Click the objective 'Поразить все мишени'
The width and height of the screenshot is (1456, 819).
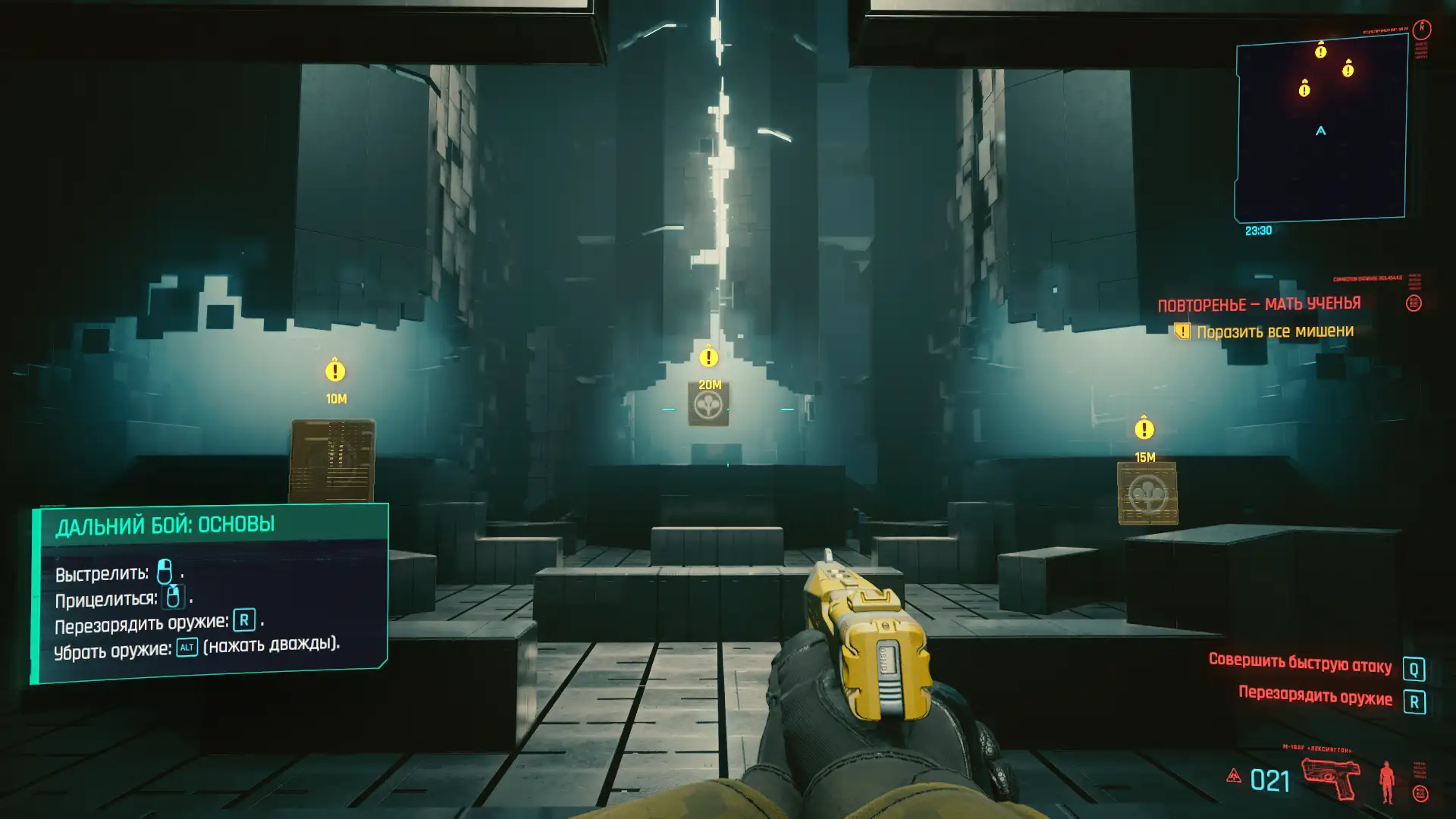point(1274,331)
